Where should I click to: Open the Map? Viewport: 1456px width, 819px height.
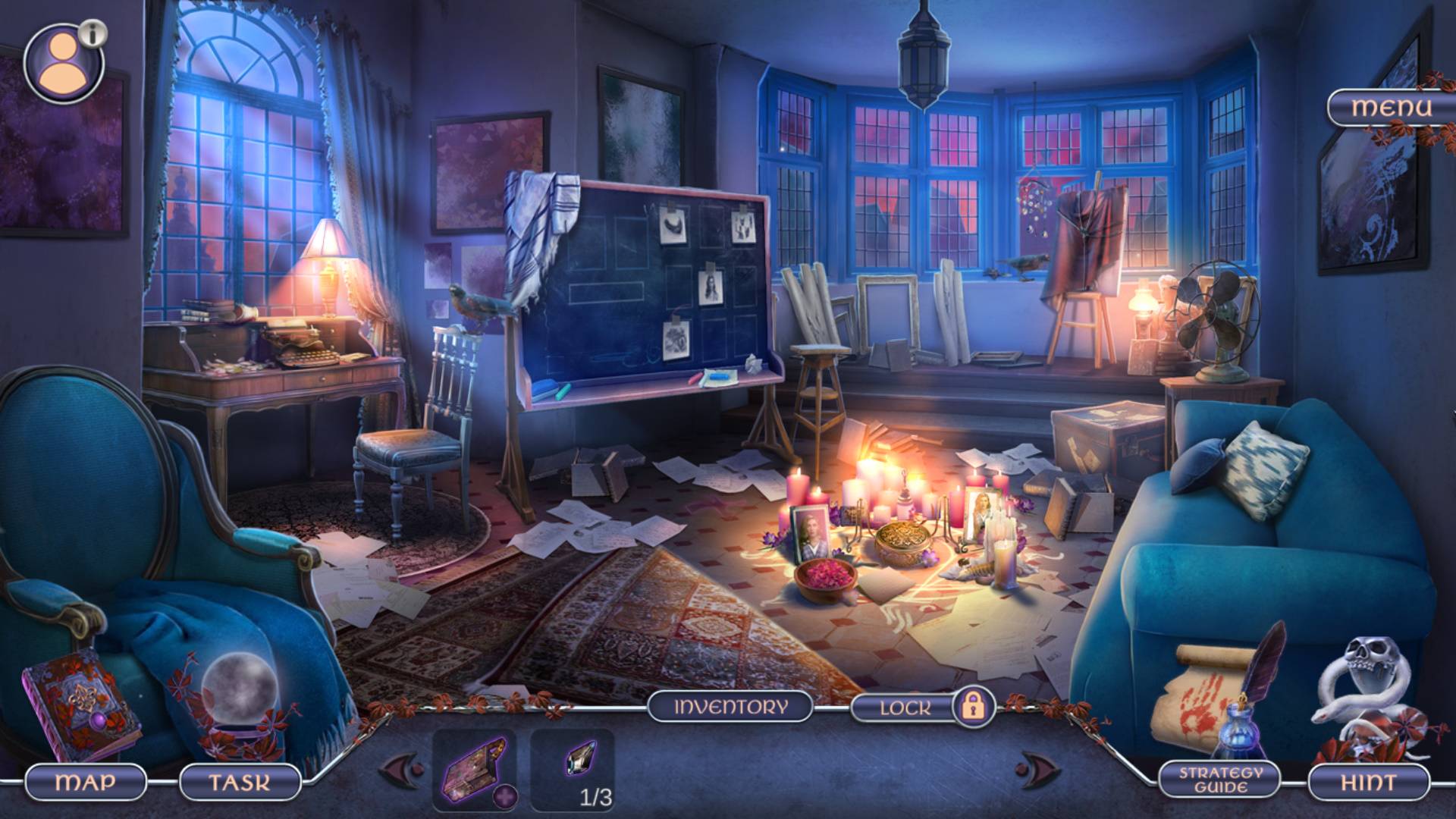pos(86,781)
